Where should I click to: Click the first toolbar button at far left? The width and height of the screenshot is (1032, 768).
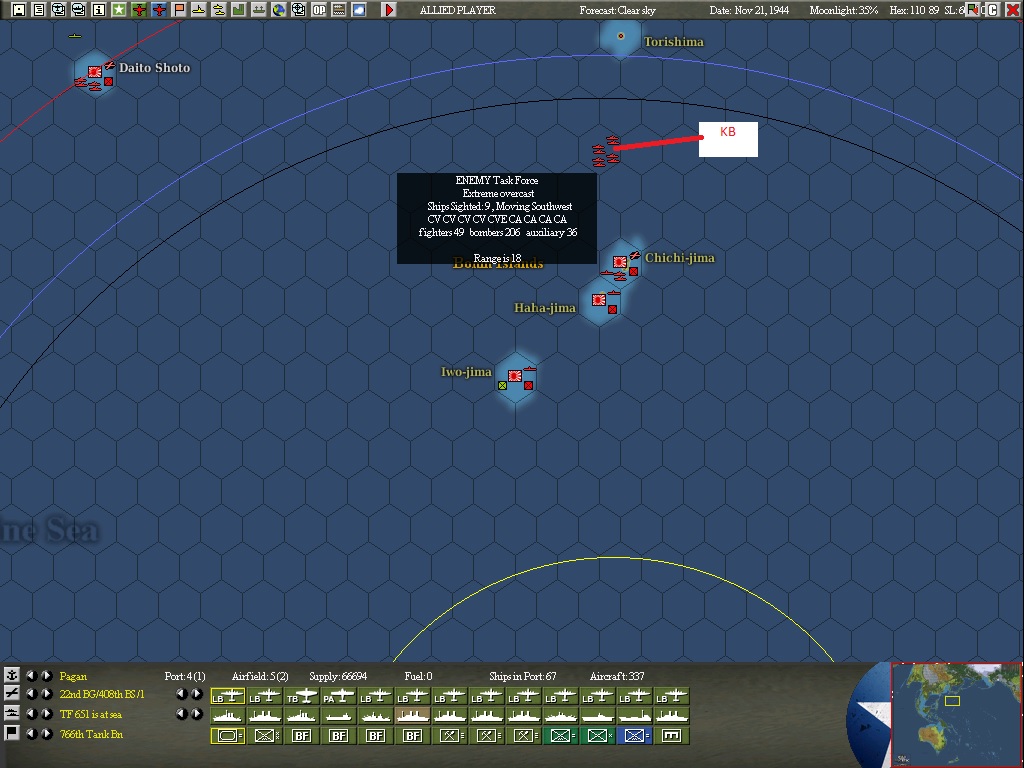[19, 10]
